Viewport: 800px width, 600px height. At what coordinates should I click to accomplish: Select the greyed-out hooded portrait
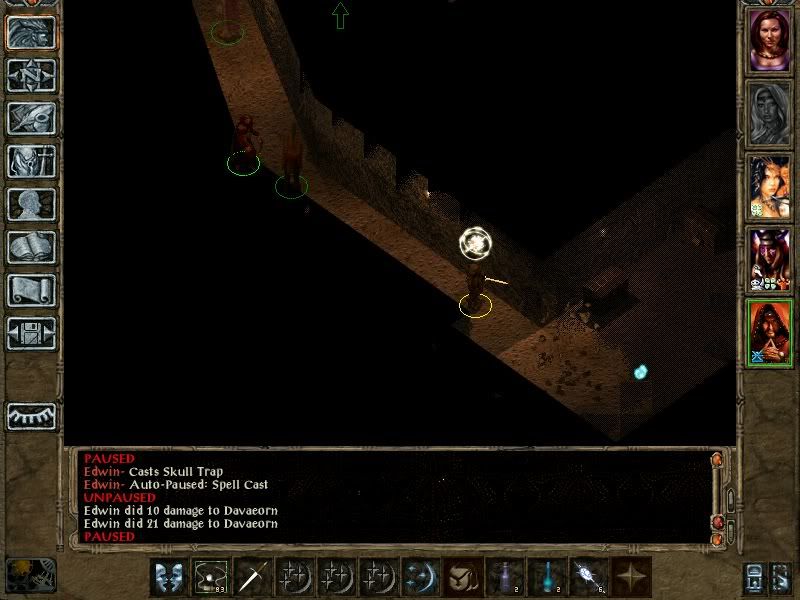(x=769, y=111)
